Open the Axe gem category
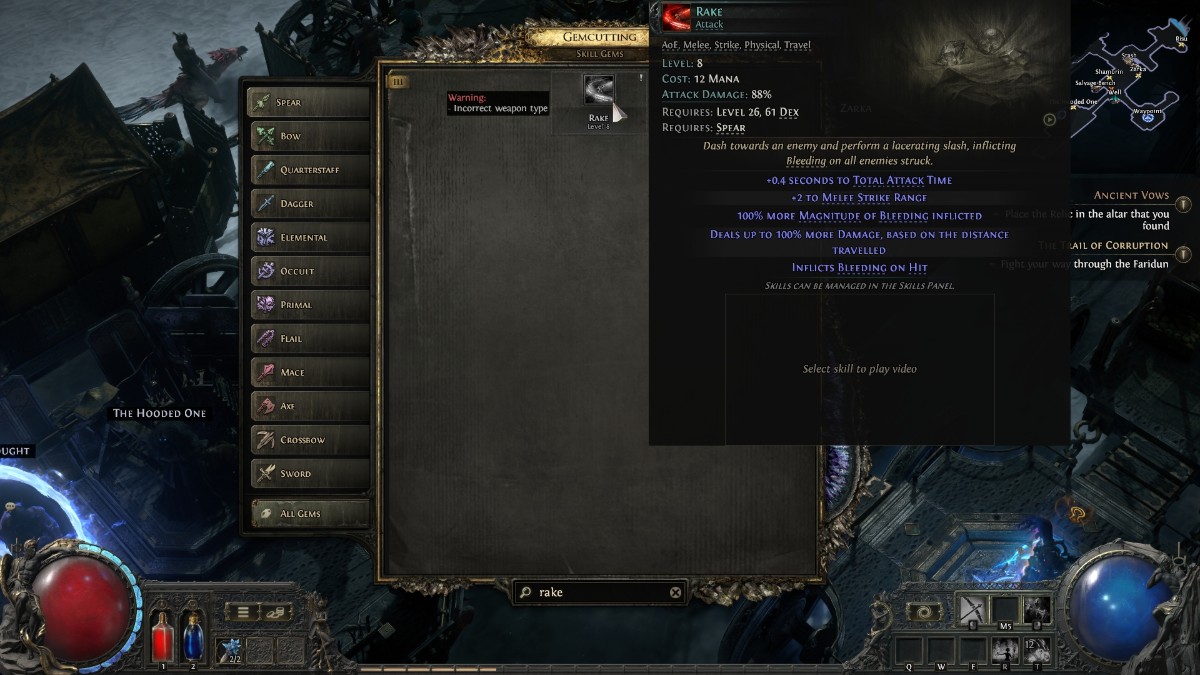This screenshot has width=1200, height=675. coord(308,406)
